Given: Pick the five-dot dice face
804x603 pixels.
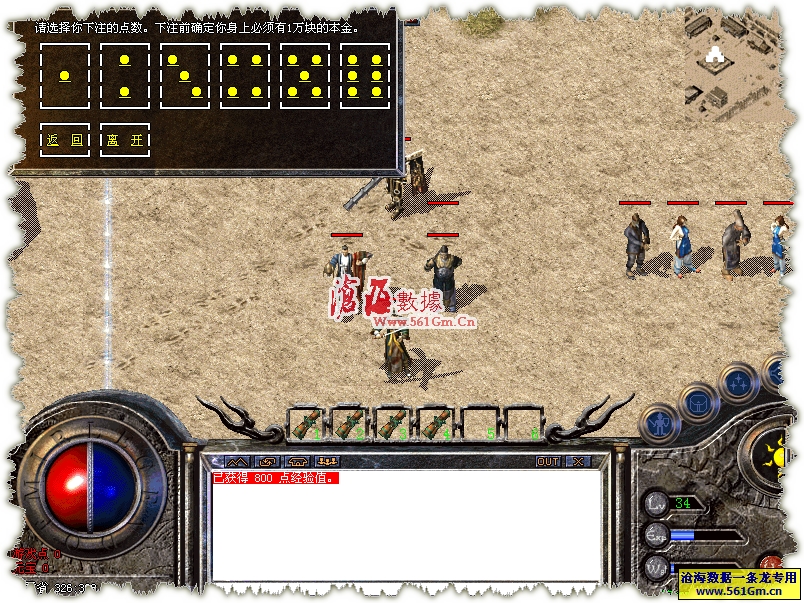Looking at the screenshot, I should tap(305, 76).
